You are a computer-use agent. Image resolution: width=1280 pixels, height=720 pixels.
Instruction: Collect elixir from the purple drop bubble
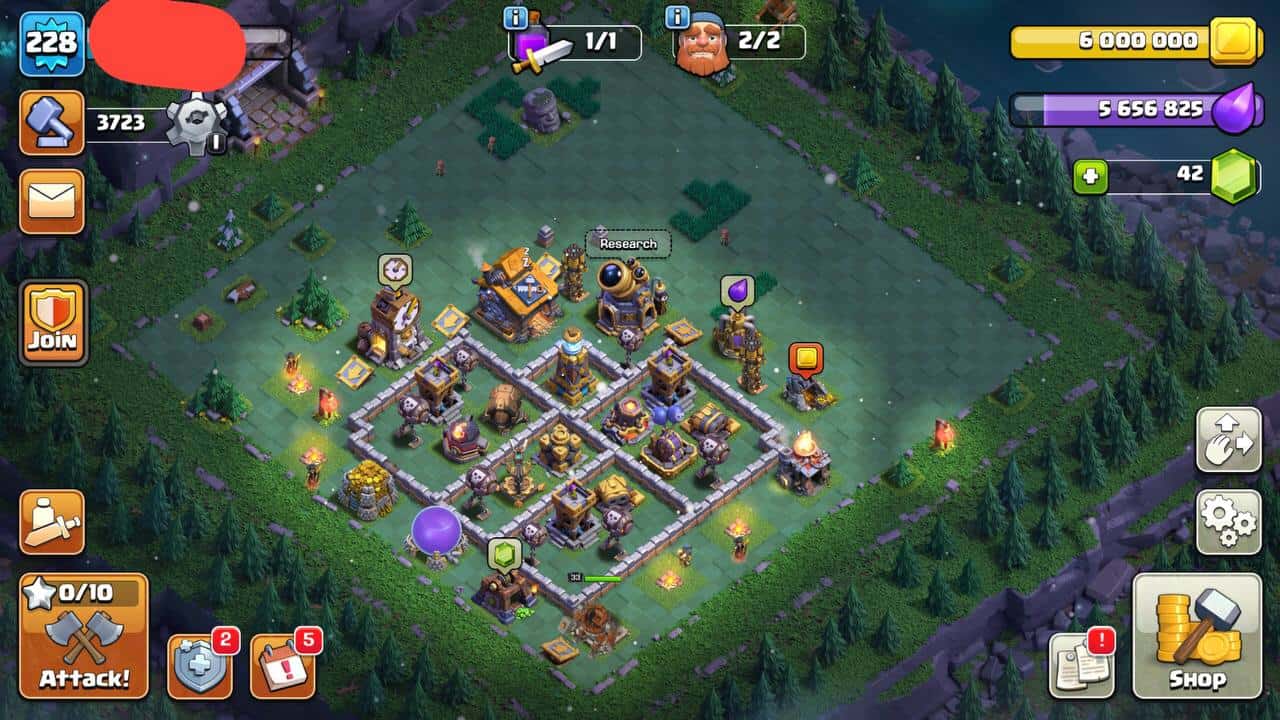tap(737, 291)
